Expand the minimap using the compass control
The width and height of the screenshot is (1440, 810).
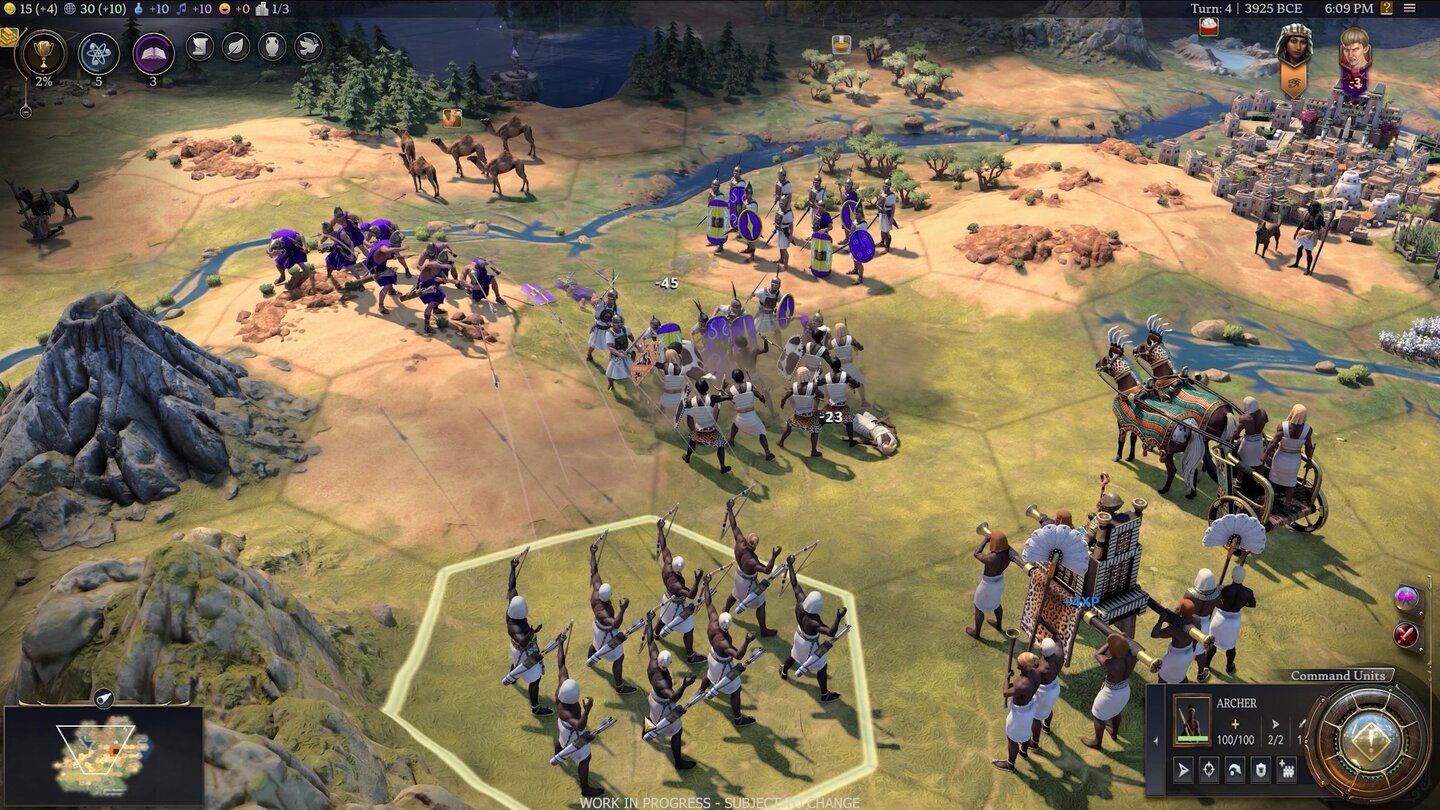[104, 697]
